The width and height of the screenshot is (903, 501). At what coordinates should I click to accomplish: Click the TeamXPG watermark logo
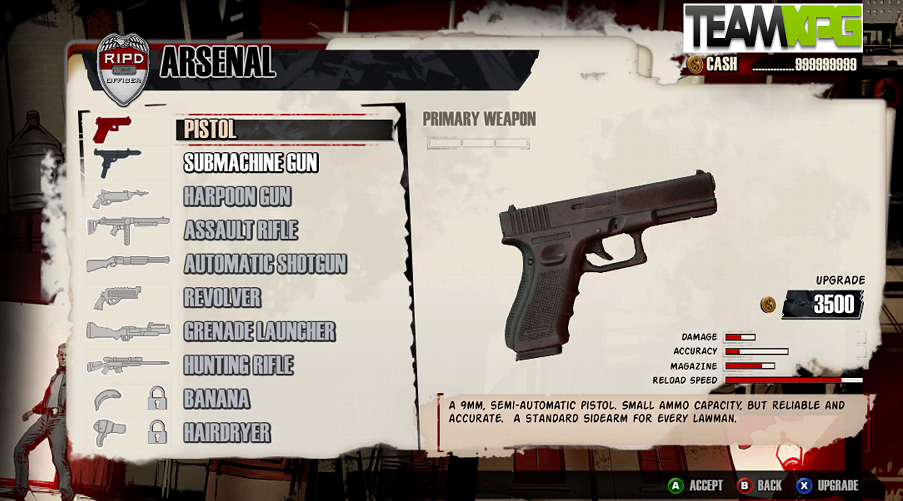773,28
